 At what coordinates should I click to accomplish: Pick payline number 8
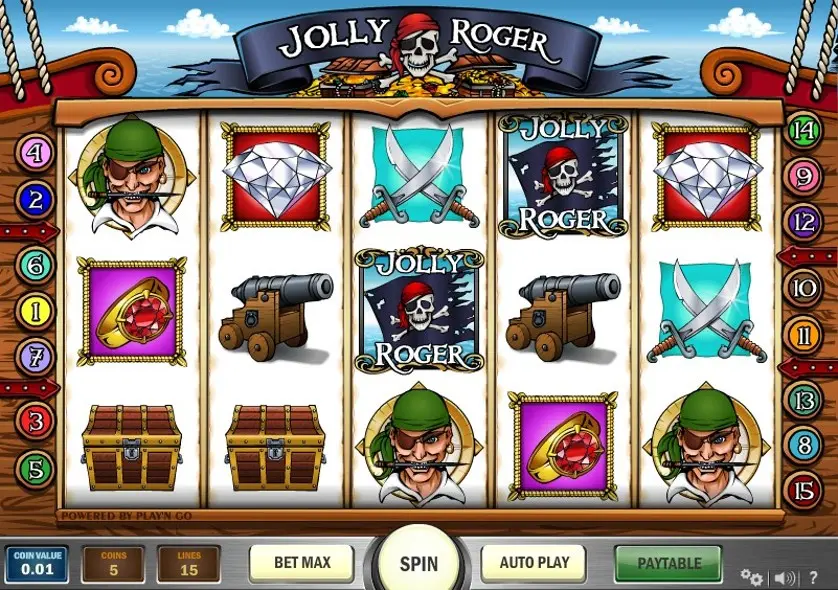pyautogui.click(x=803, y=445)
